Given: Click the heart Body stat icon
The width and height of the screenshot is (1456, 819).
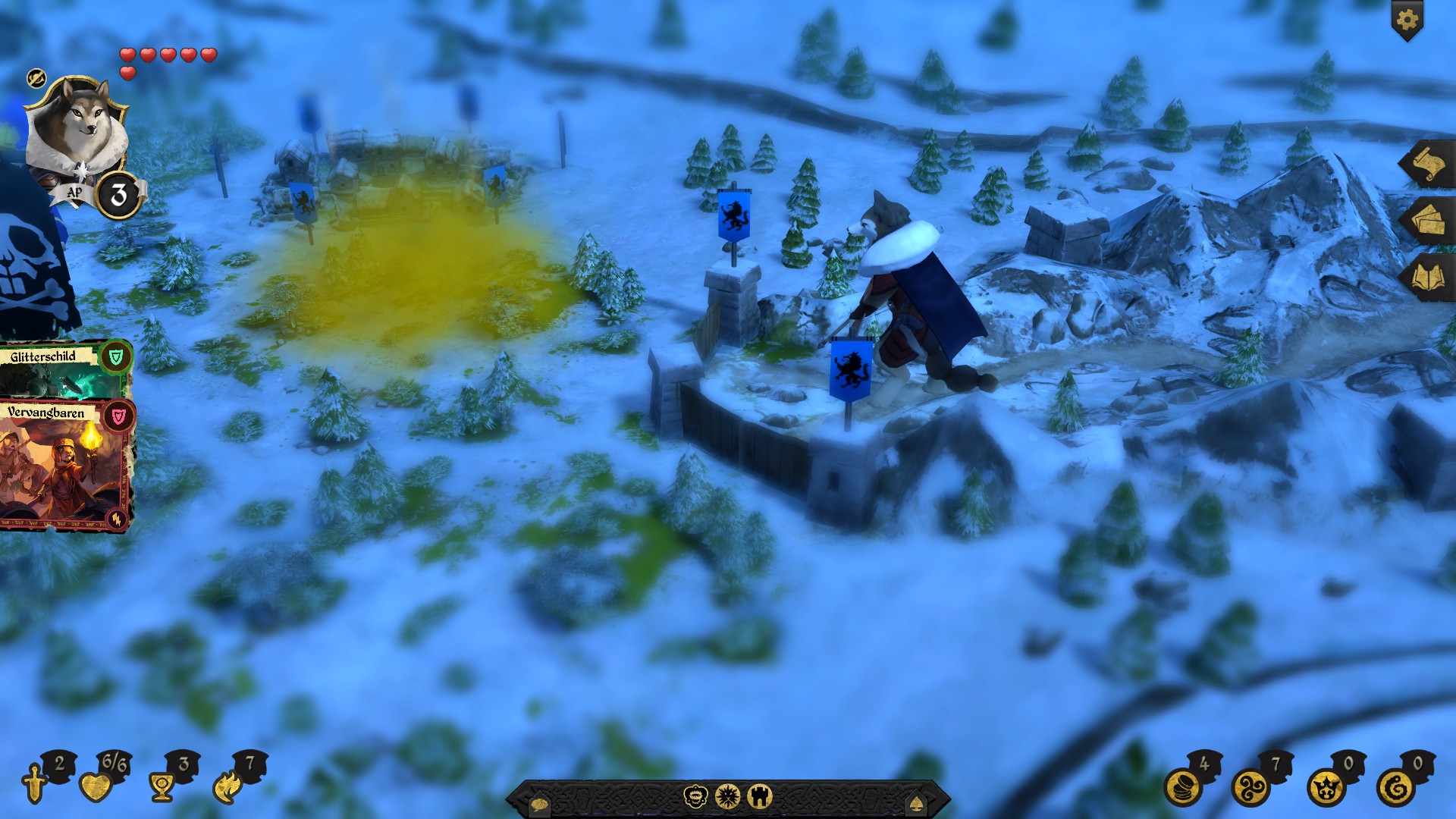Looking at the screenshot, I should [x=96, y=787].
